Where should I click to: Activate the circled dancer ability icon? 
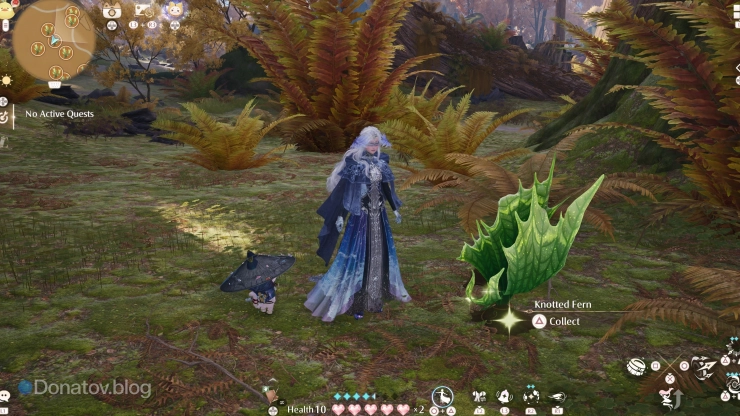click(443, 396)
